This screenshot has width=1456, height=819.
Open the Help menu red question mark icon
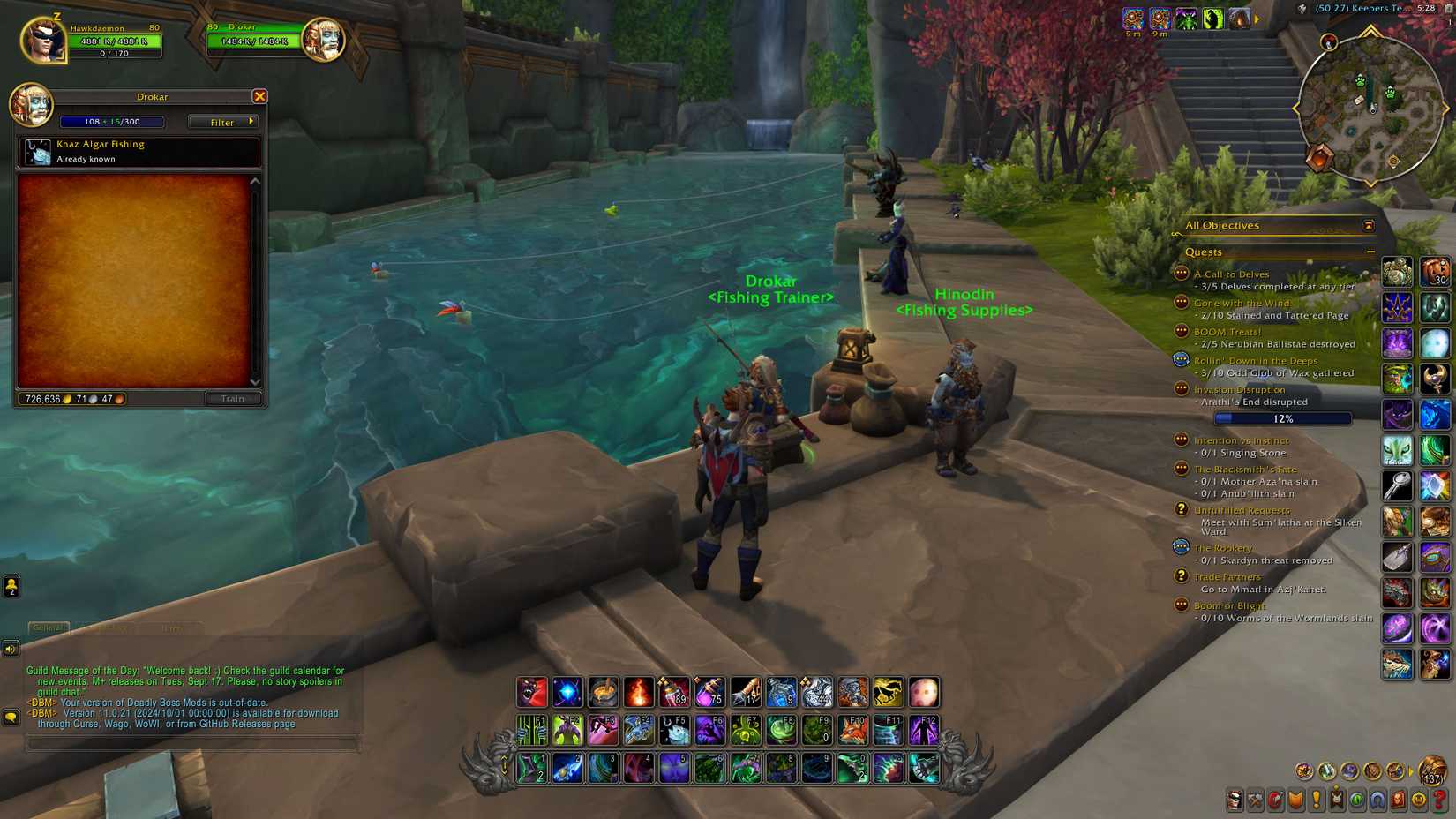click(1439, 801)
